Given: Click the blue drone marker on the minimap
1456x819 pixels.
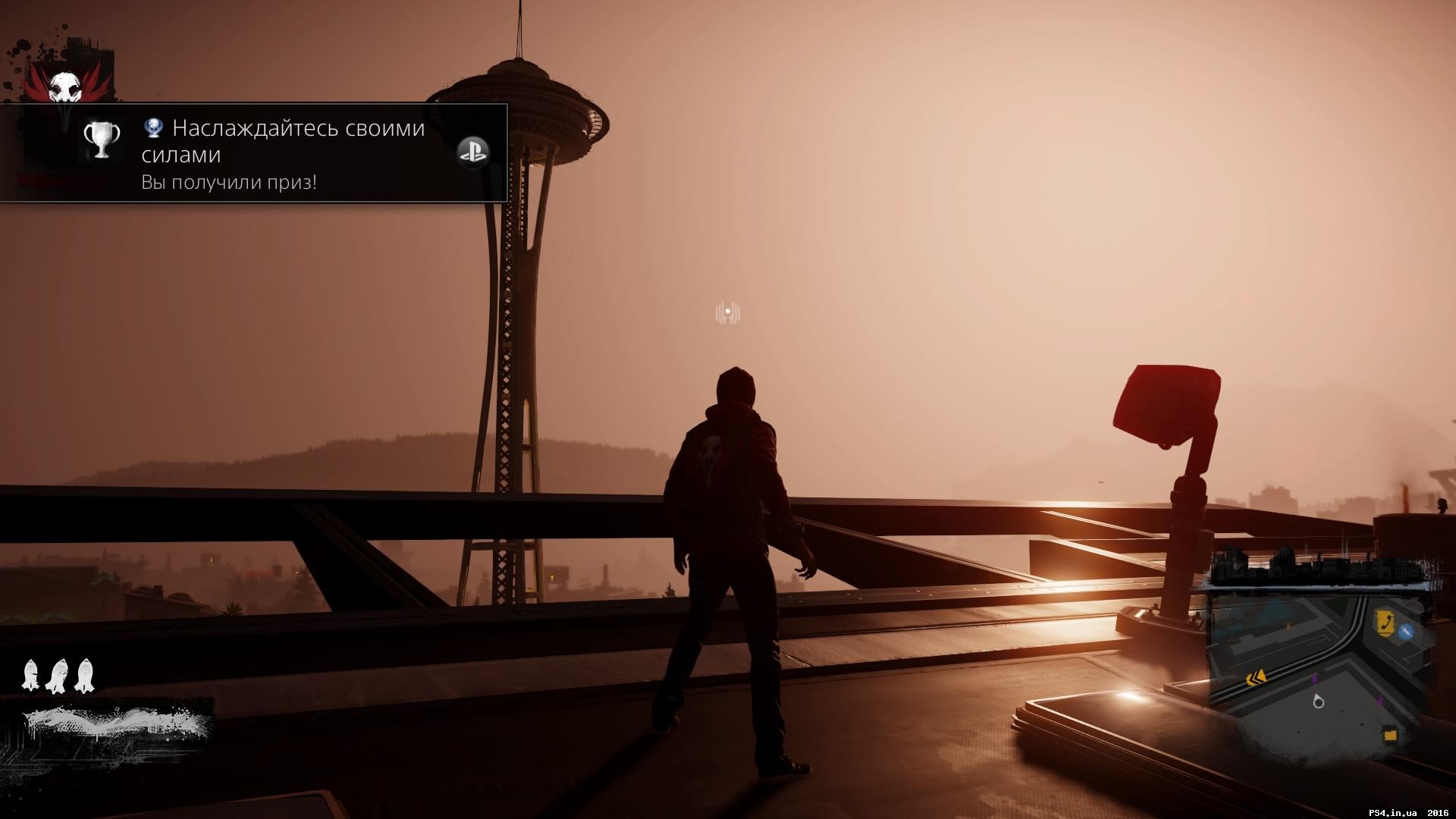Looking at the screenshot, I should point(1406,631).
